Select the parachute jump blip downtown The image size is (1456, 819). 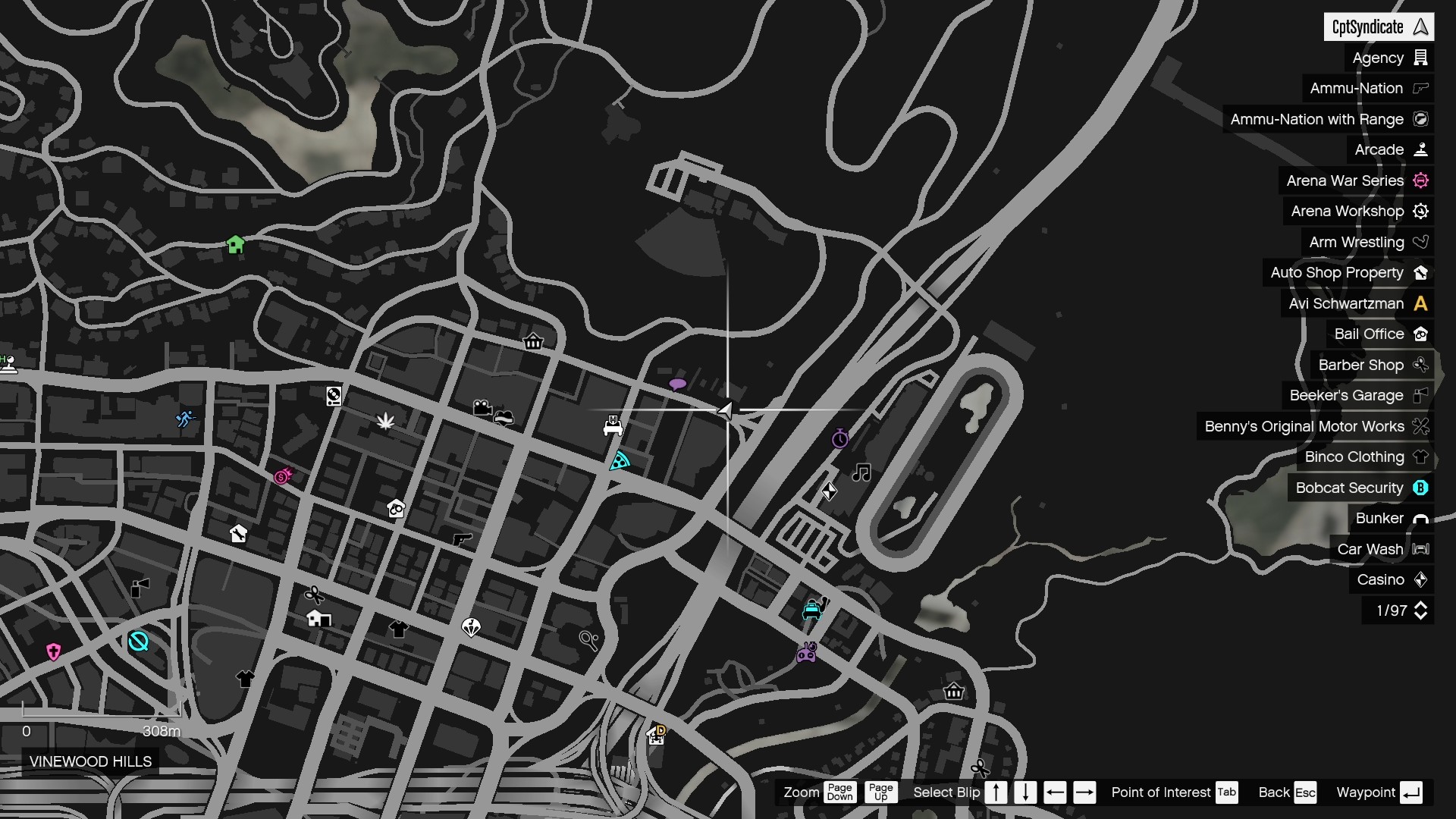coord(470,628)
